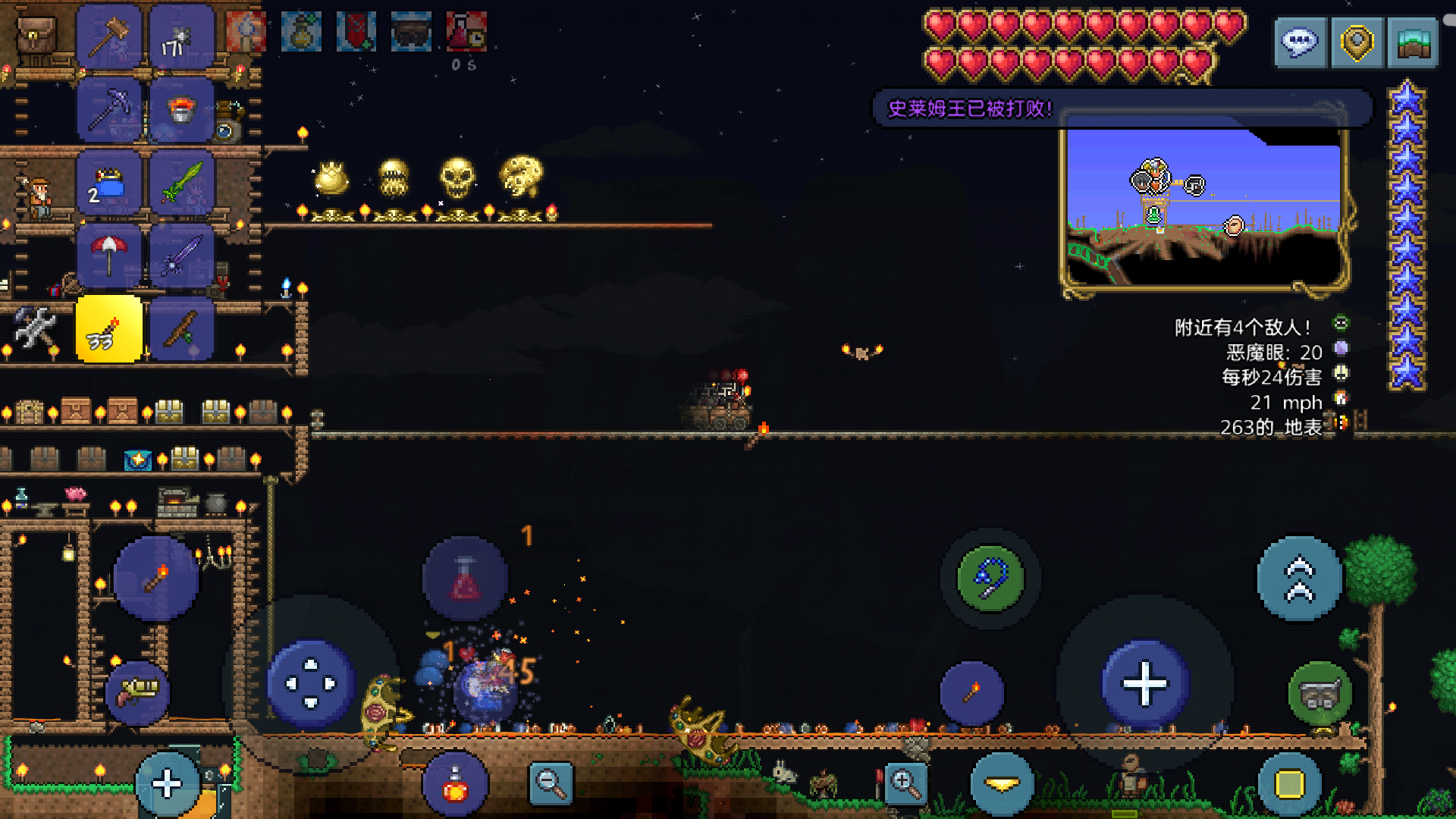The height and width of the screenshot is (819, 1456).
Task: Summon the minecart mount button
Action: tap(1319, 693)
